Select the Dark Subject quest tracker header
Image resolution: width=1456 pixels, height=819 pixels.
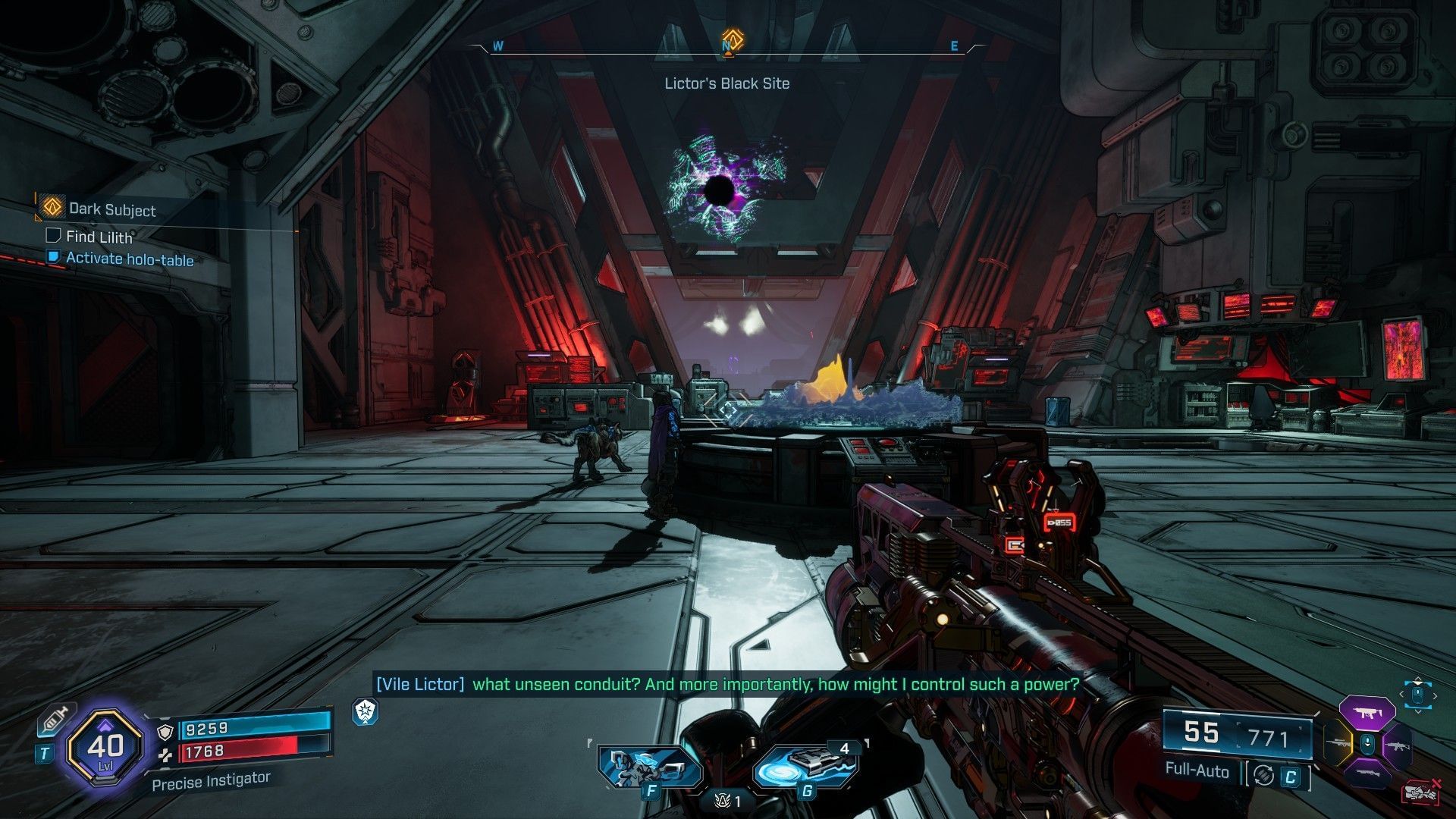tap(111, 209)
